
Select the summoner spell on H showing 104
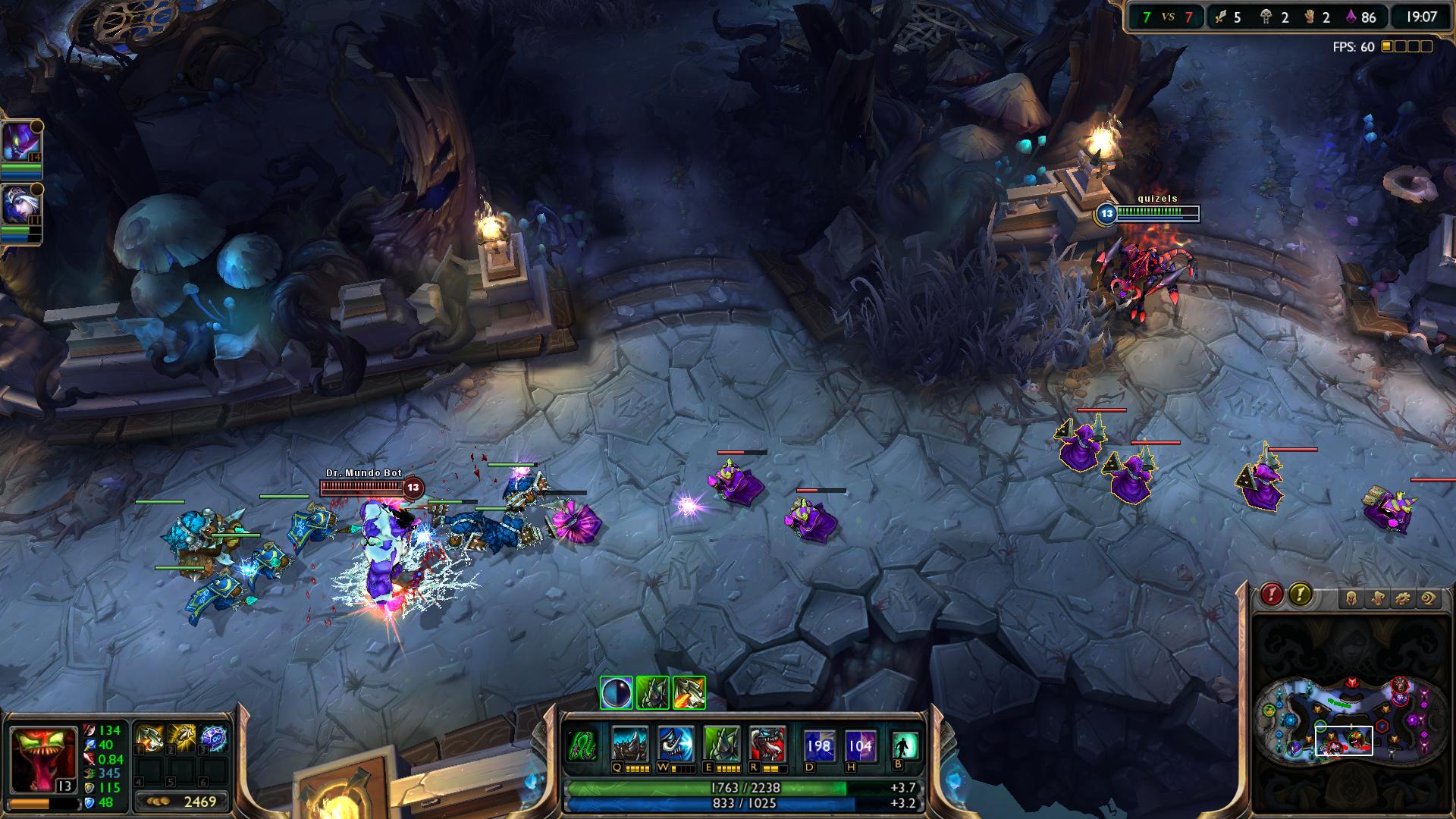[x=859, y=745]
